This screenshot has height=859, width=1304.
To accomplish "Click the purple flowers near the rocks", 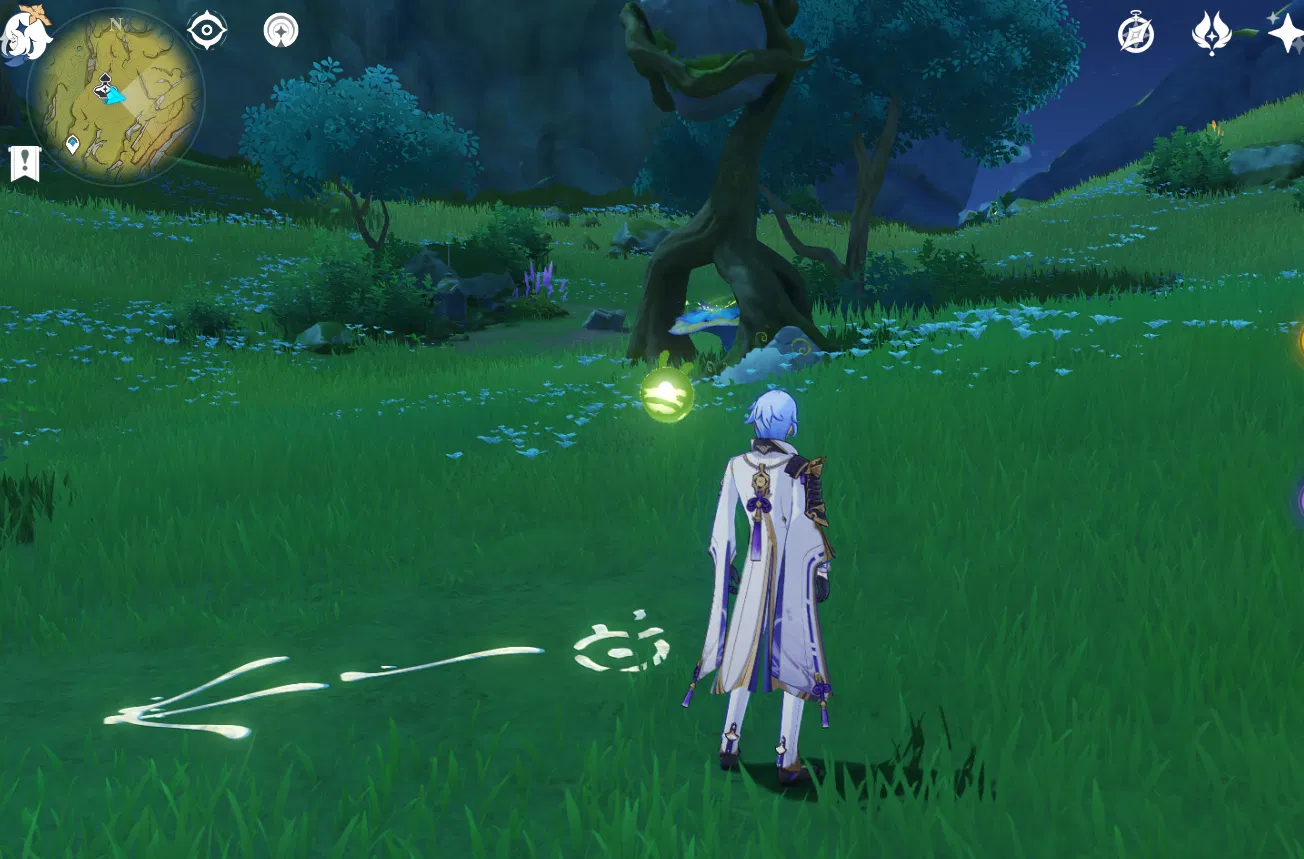I will tap(540, 283).
